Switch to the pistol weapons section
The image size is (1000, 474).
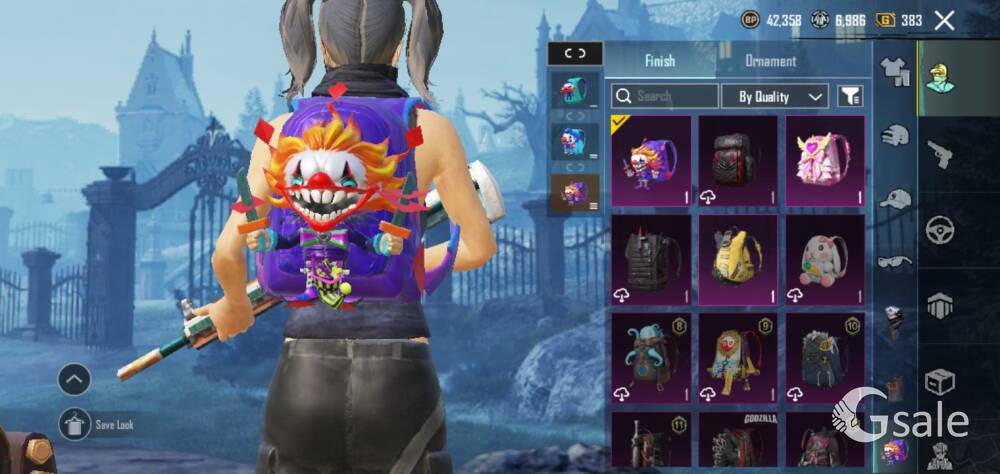tap(940, 154)
